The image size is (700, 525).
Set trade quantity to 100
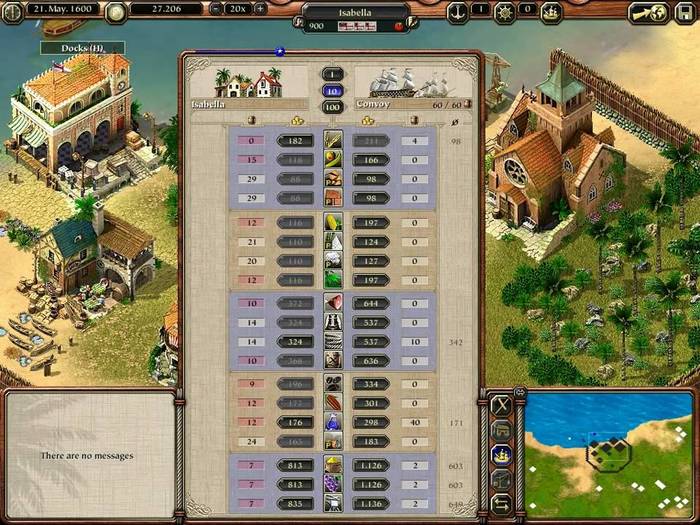(x=332, y=106)
